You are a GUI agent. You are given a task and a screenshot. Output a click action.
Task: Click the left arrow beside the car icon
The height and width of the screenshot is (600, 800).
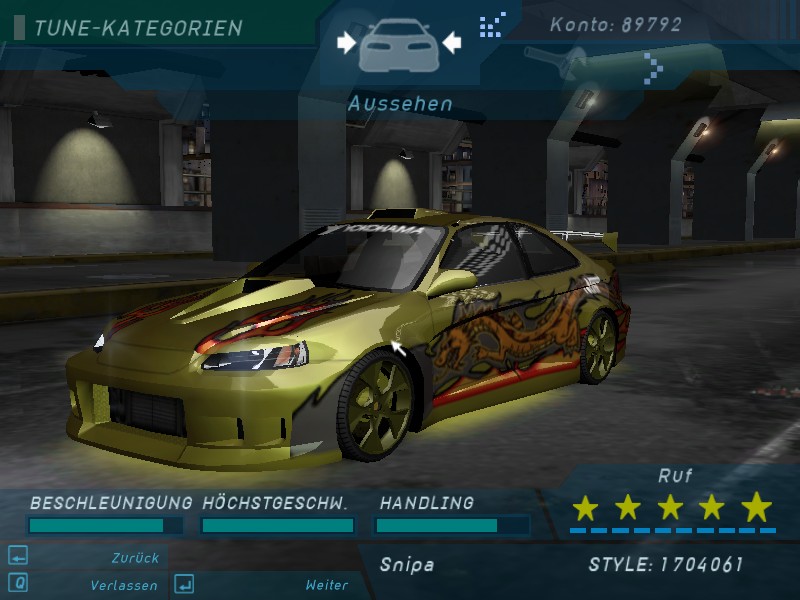coord(346,42)
